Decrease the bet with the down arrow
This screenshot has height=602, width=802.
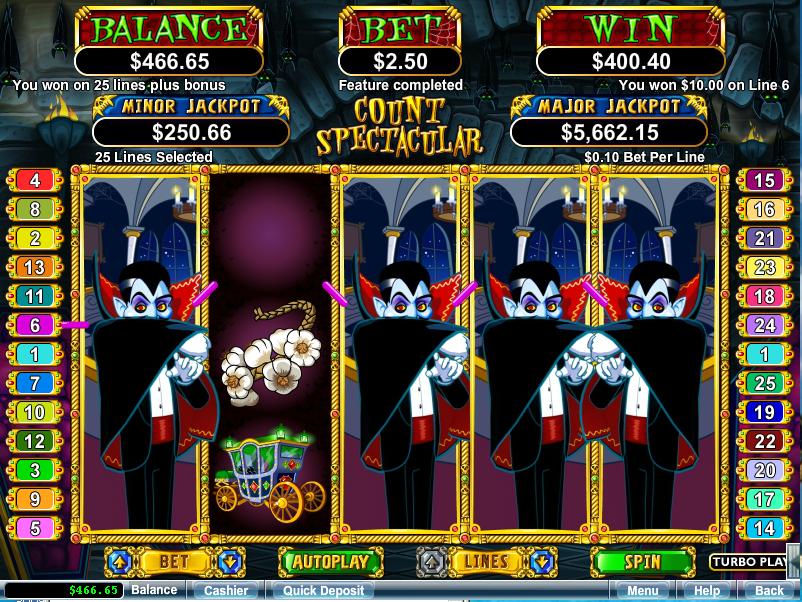227,562
